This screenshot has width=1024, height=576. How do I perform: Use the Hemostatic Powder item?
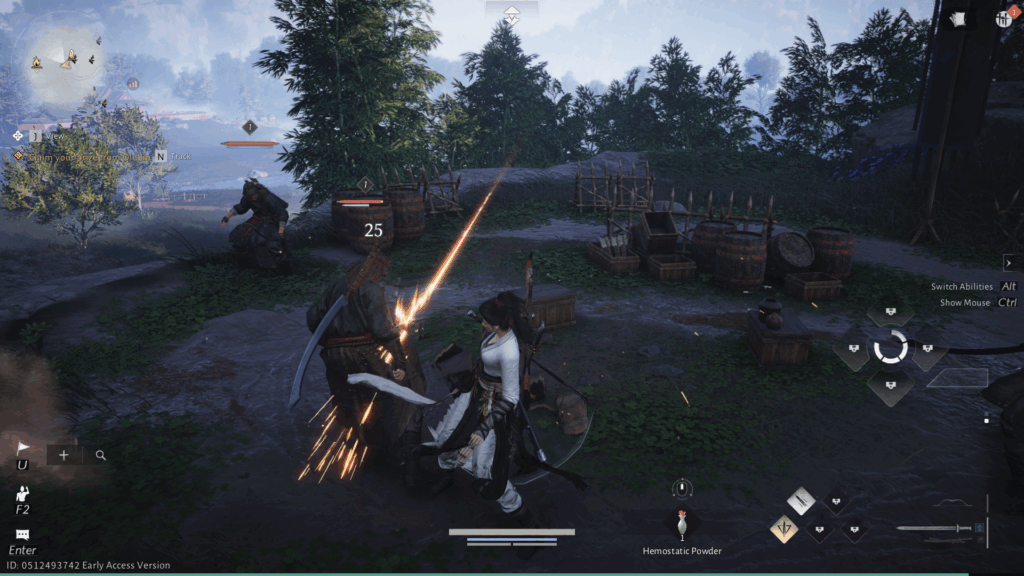click(x=682, y=524)
